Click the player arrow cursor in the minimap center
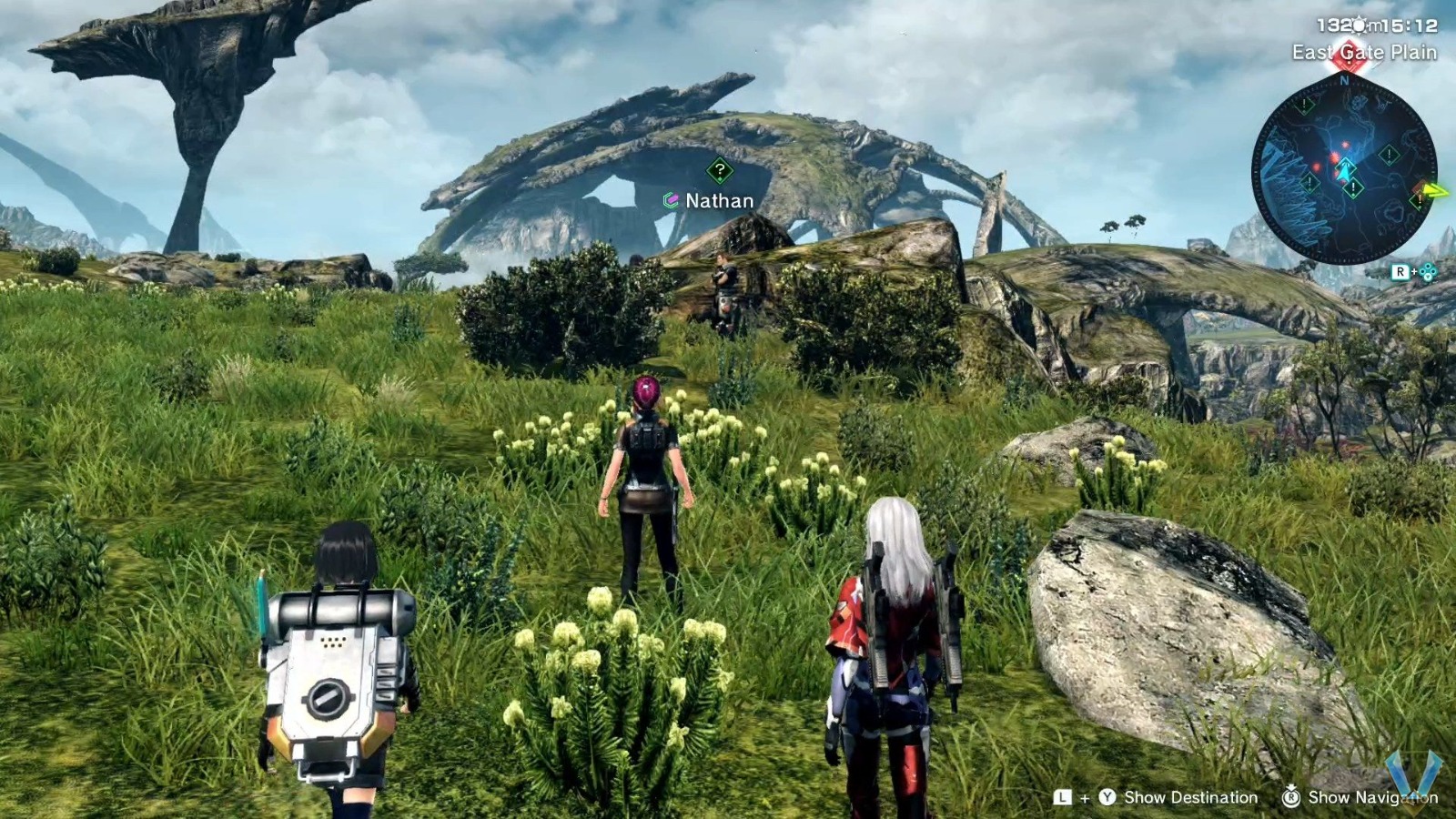The image size is (1456, 819). coord(1344,168)
